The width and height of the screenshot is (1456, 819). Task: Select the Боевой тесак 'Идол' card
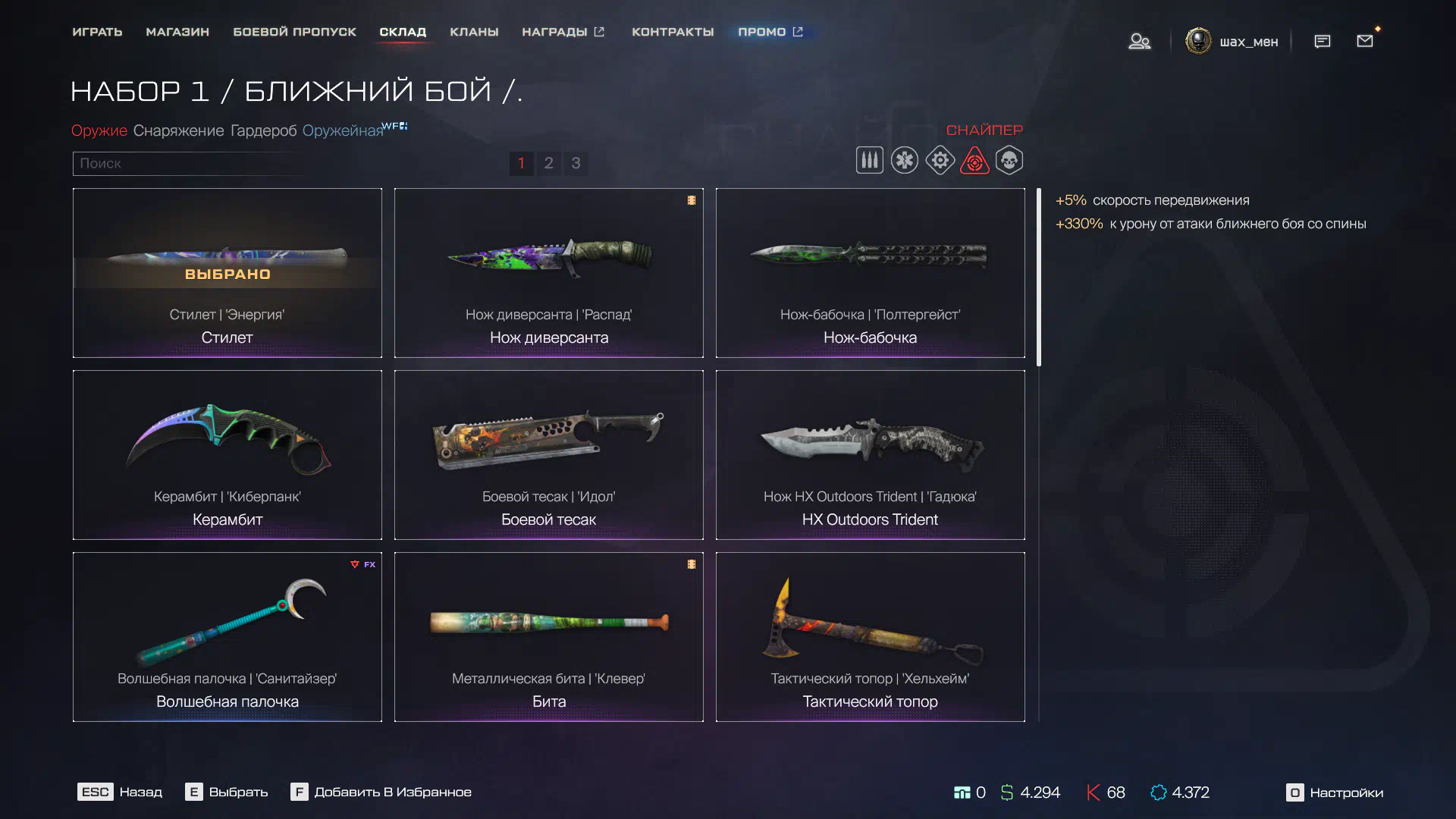(548, 455)
